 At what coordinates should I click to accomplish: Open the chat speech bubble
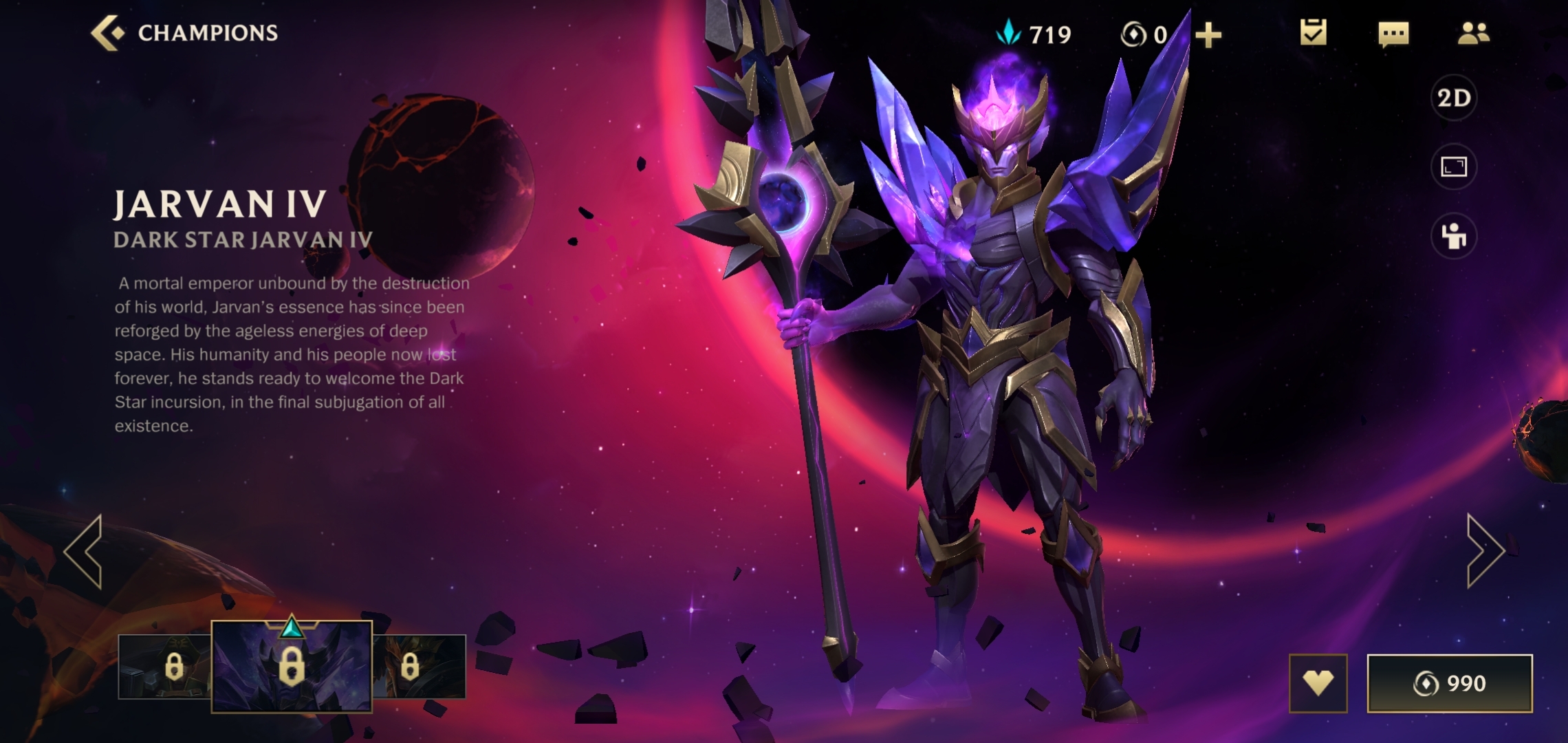[x=1393, y=34]
